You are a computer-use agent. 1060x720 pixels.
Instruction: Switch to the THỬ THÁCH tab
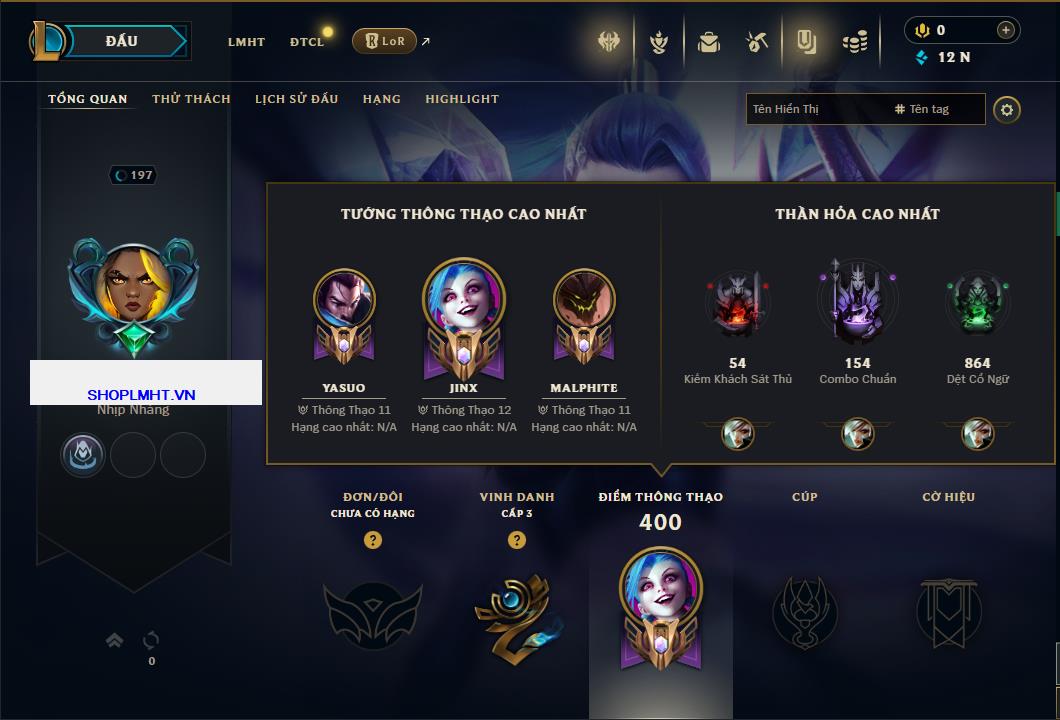point(191,99)
